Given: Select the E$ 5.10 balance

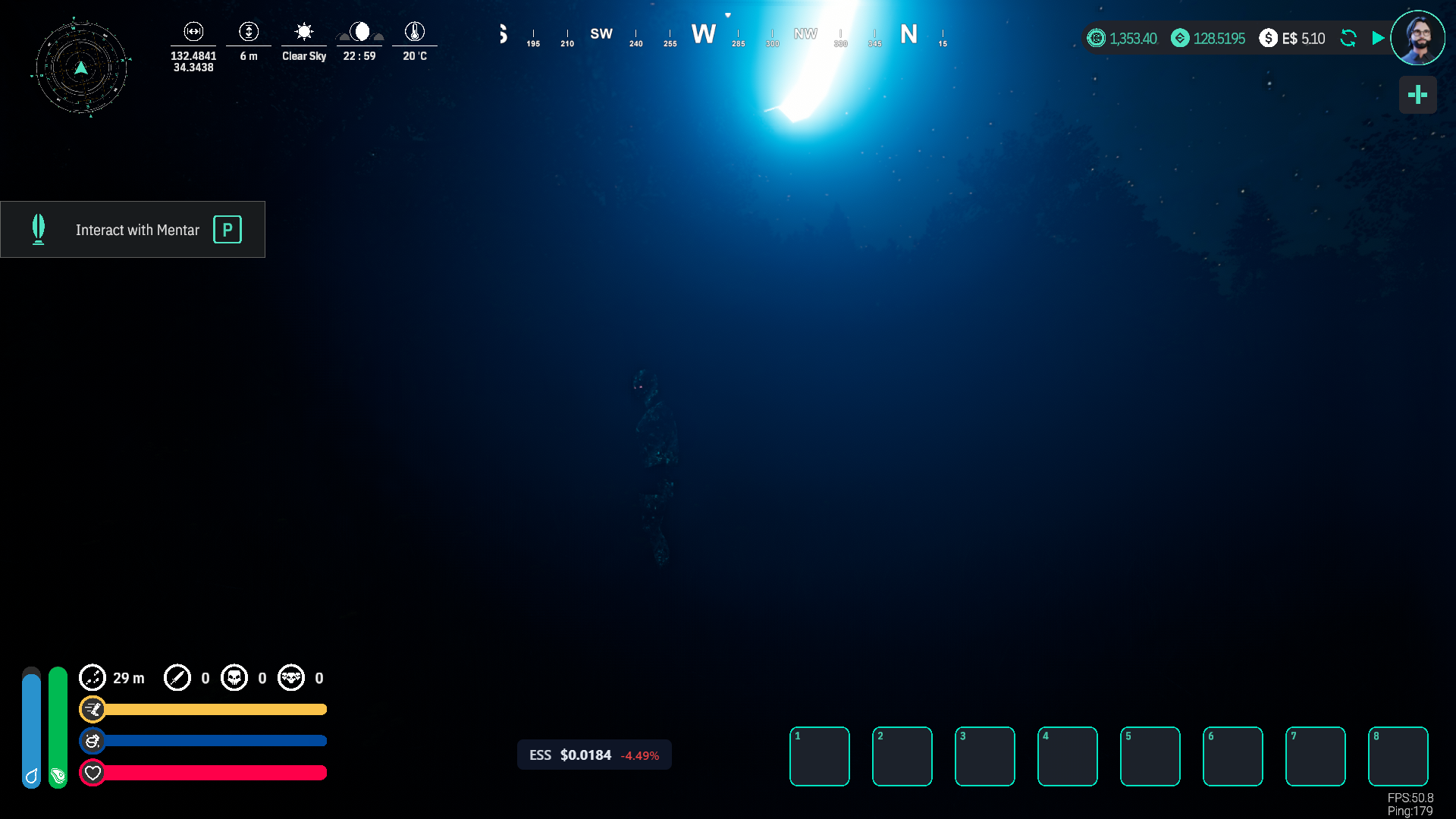Looking at the screenshot, I should [1293, 38].
